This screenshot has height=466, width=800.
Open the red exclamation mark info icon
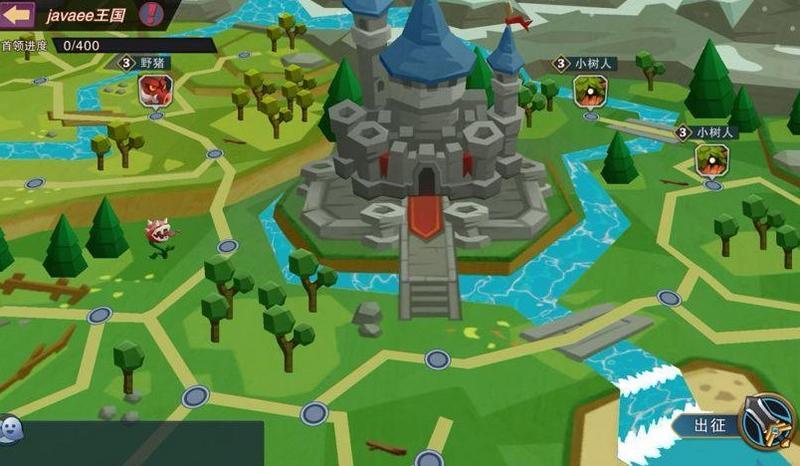coord(150,14)
